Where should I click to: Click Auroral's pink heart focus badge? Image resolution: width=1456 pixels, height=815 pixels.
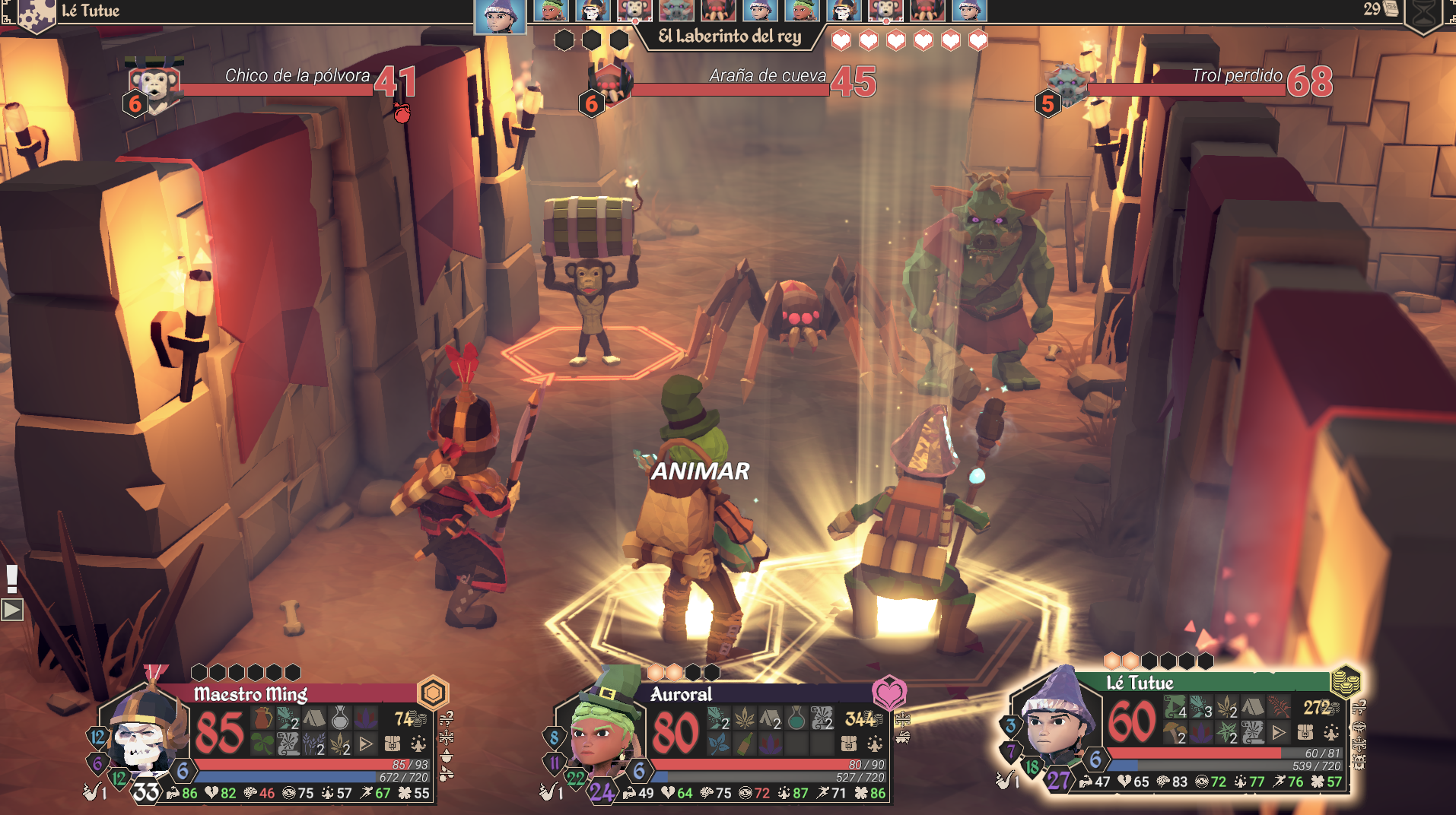click(889, 693)
